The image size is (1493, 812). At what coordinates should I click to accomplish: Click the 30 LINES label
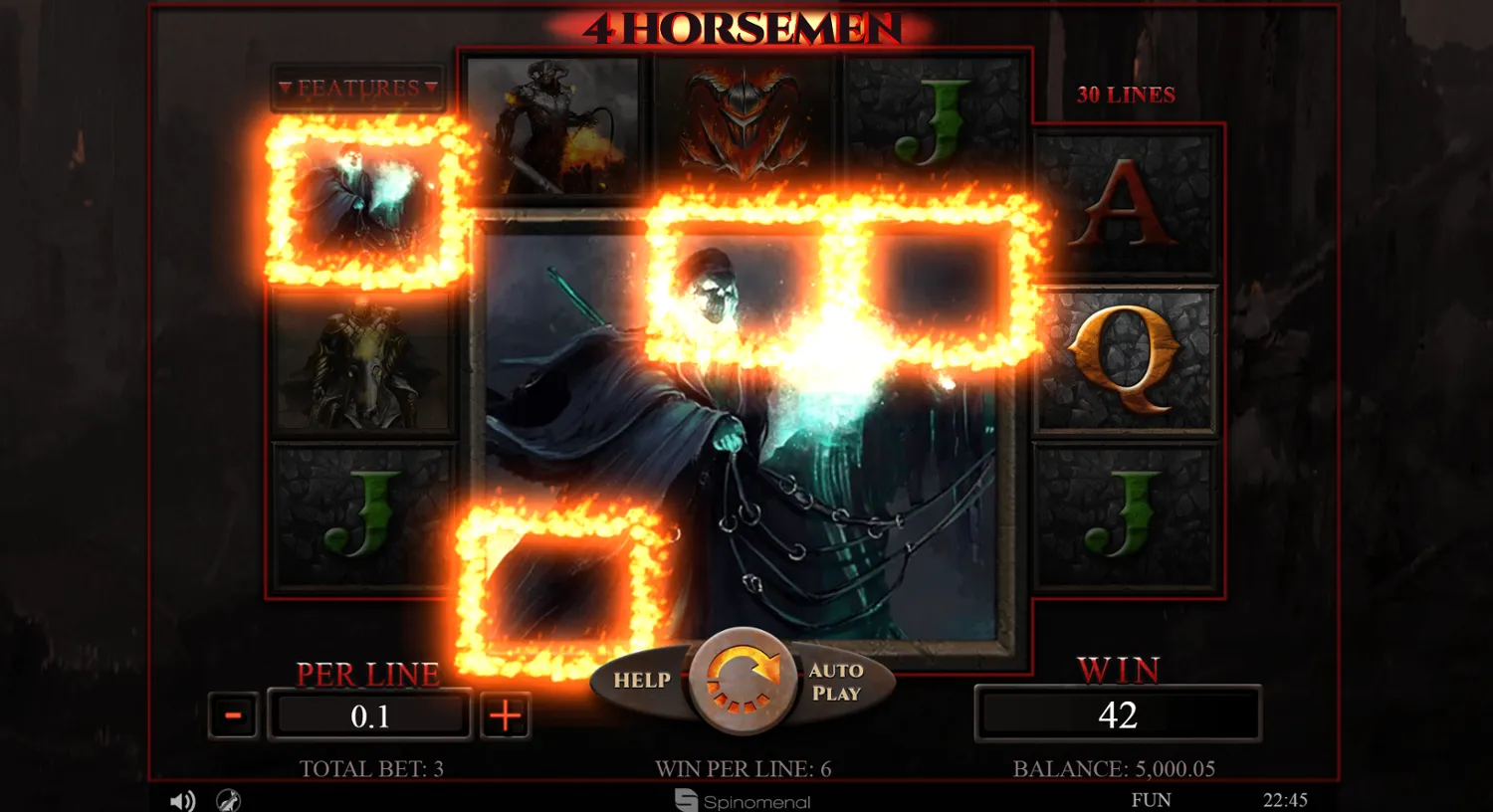click(1126, 95)
